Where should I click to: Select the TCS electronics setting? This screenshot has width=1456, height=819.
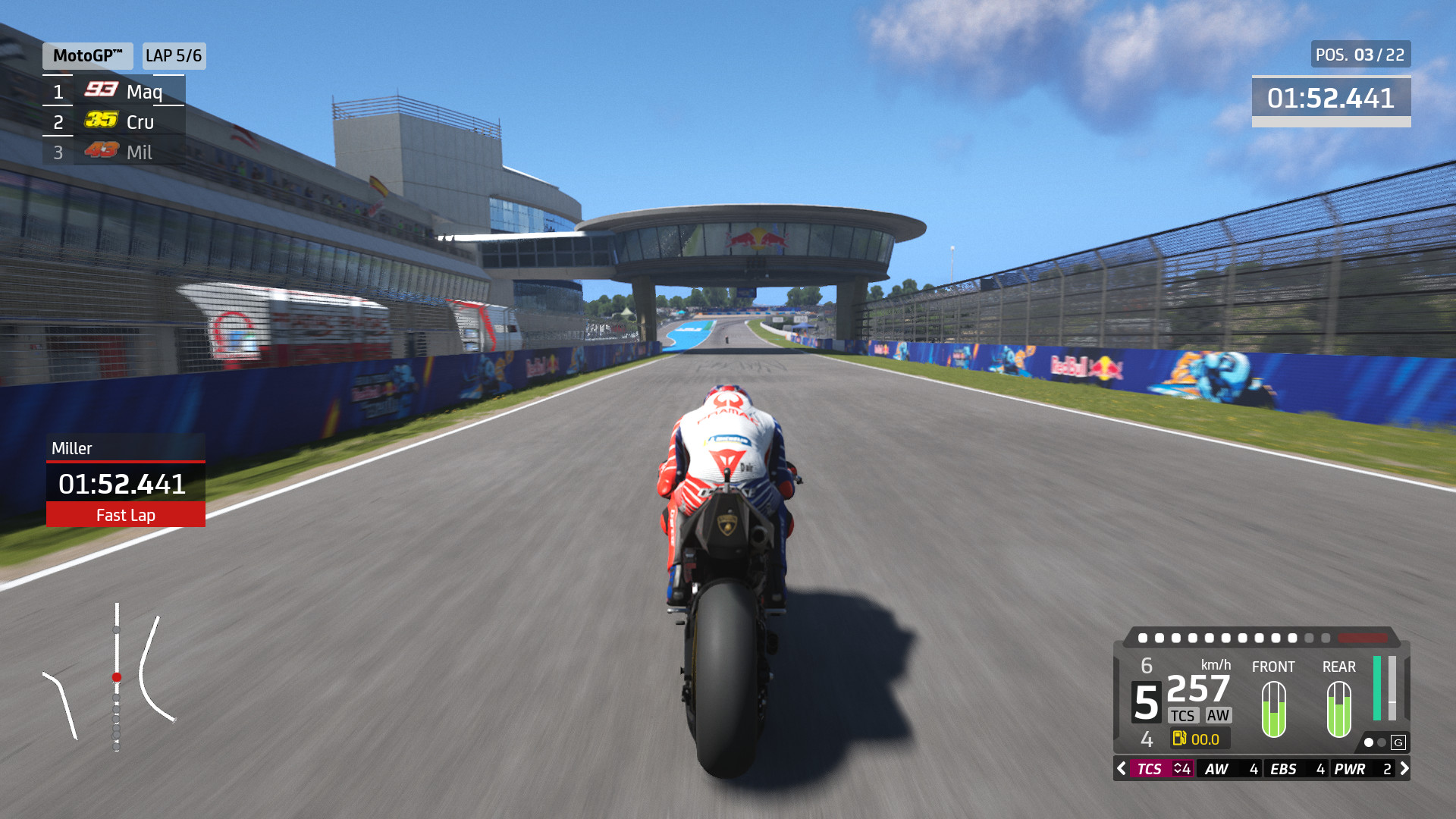pos(1162,769)
